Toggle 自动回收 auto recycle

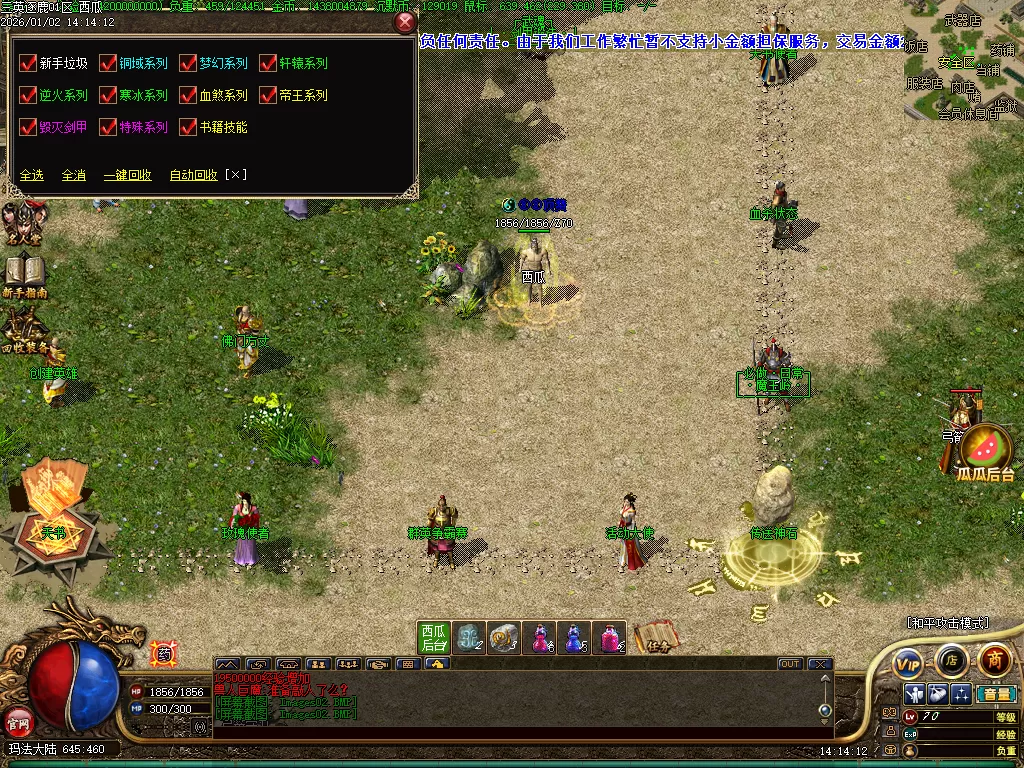(x=193, y=175)
